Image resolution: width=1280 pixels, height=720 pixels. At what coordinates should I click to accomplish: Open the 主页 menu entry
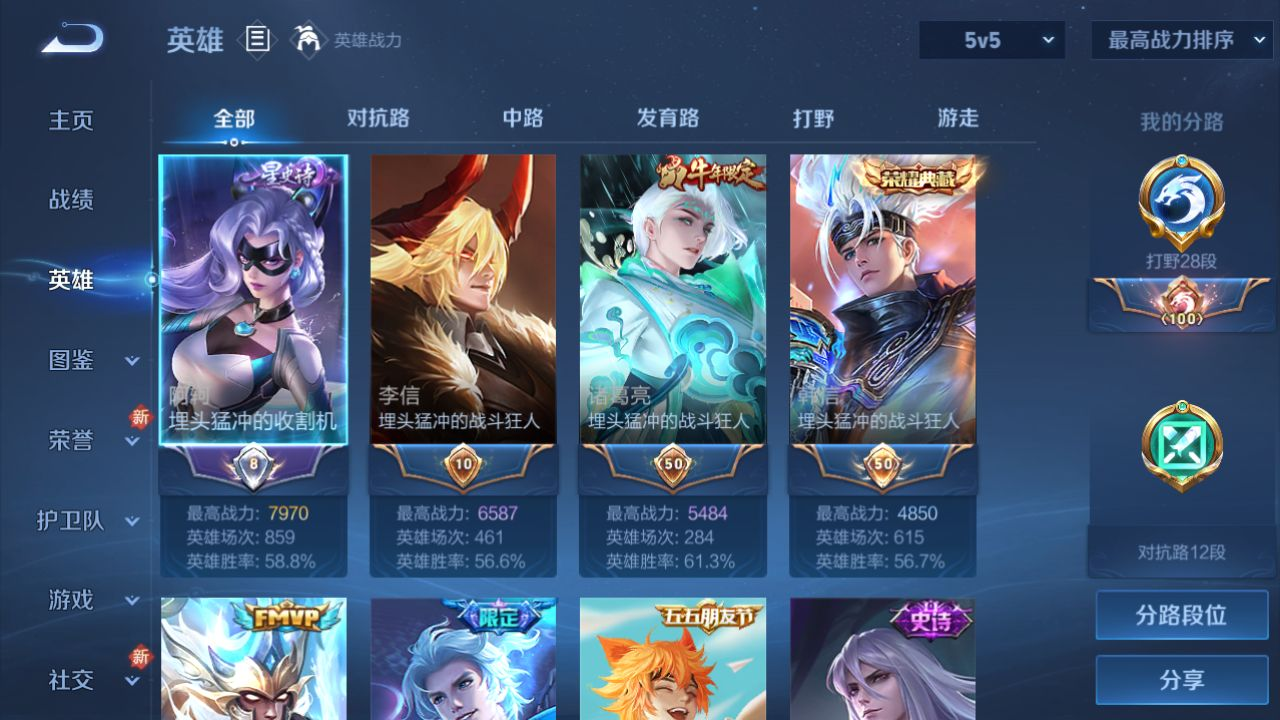coord(71,120)
